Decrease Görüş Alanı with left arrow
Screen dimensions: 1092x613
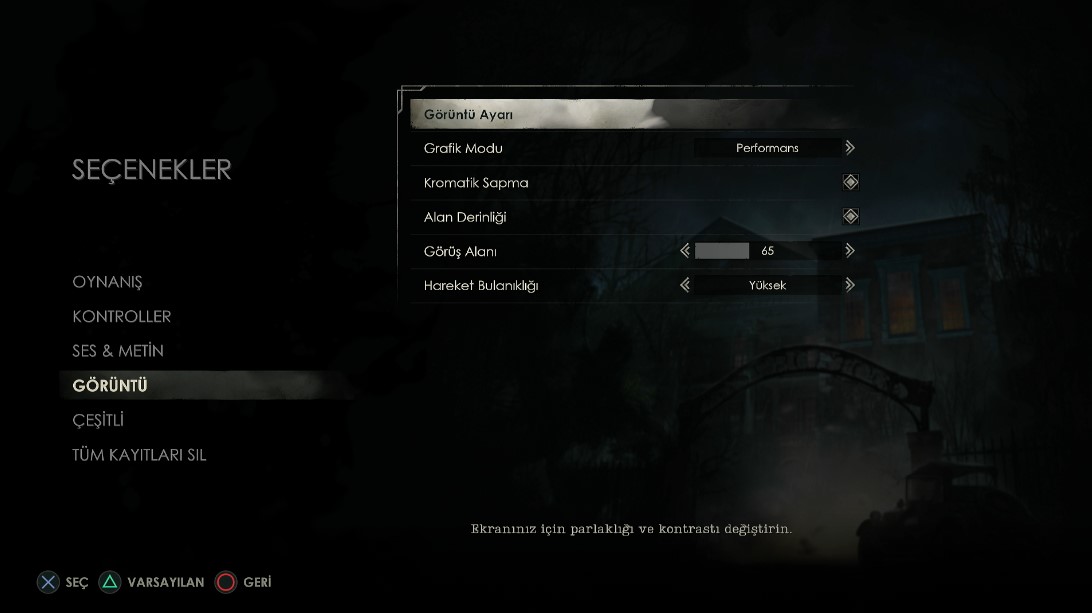[685, 251]
